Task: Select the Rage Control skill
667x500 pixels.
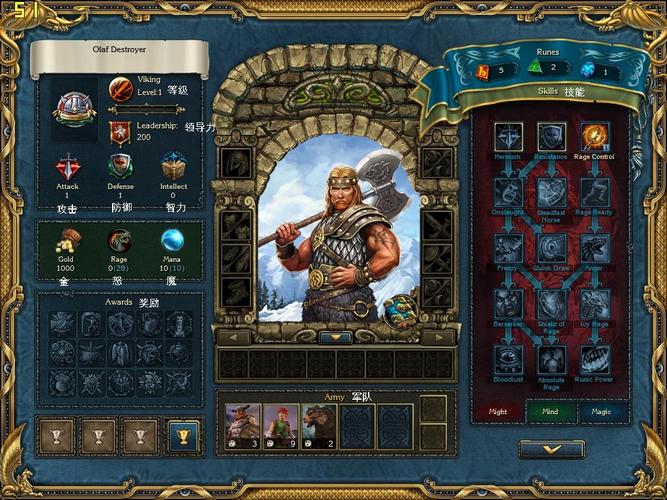Action: [x=595, y=136]
